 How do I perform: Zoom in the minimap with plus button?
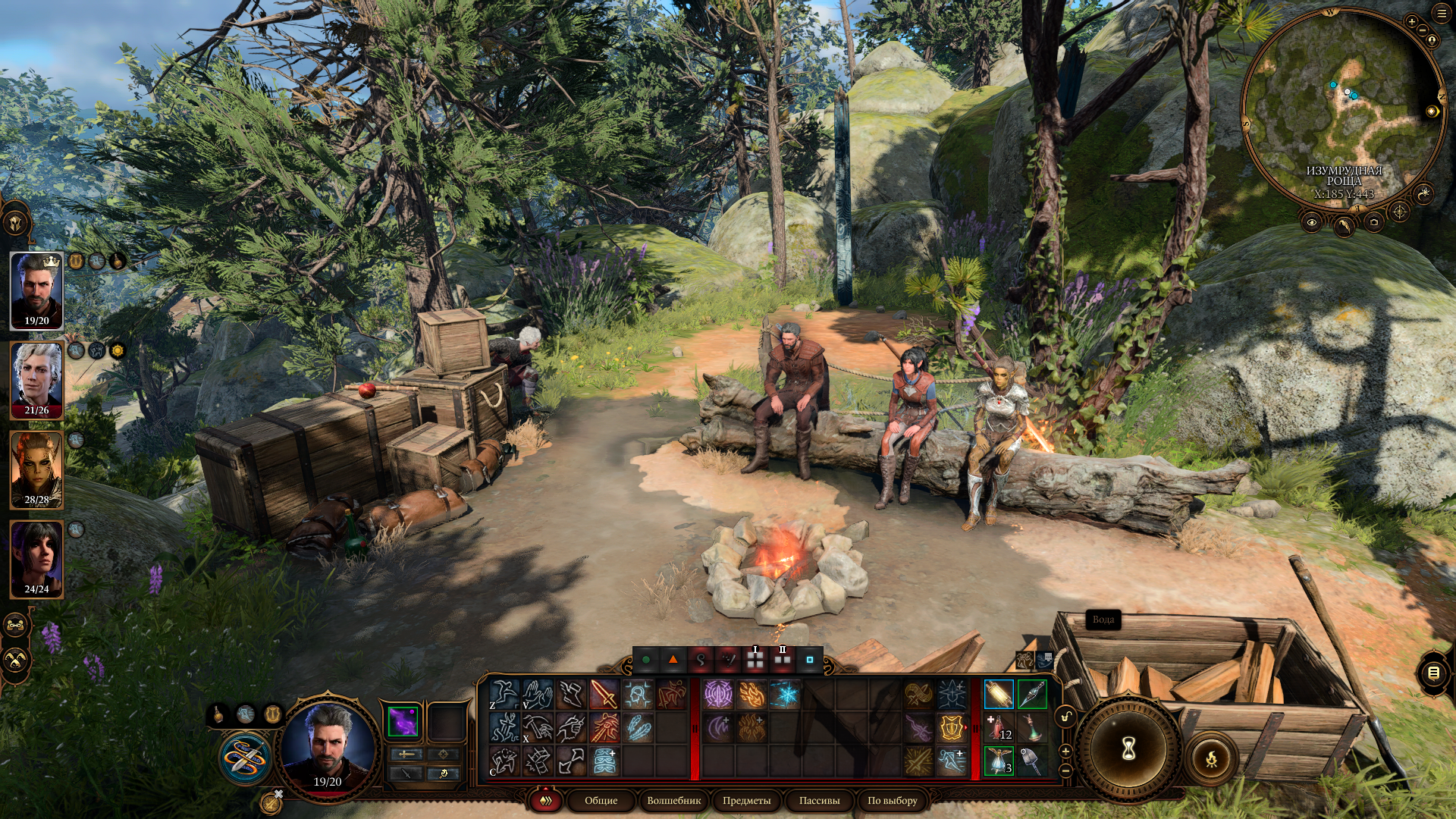tap(1411, 22)
